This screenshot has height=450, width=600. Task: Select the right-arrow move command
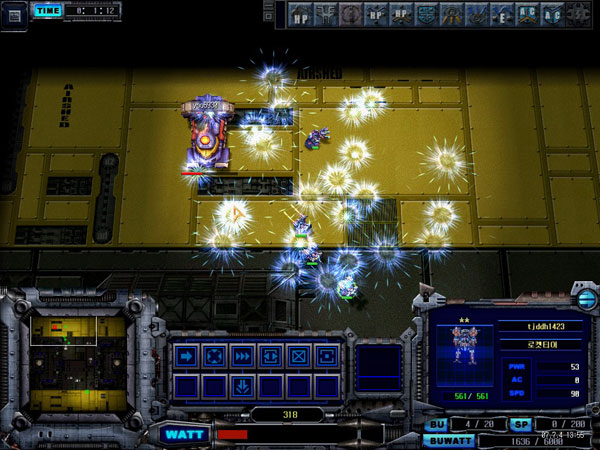point(185,356)
